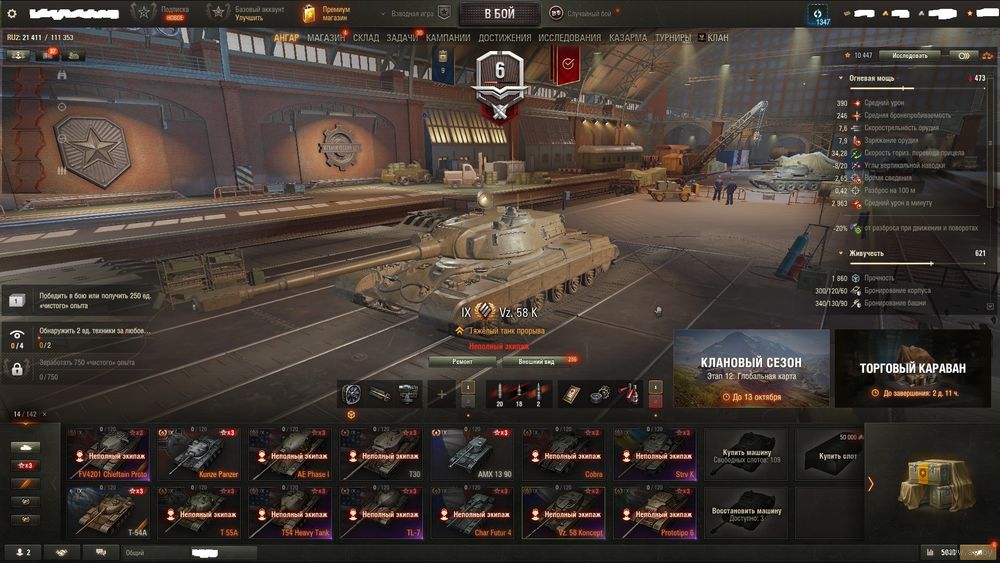The width and height of the screenshot is (1000, 563).
Task: Open the СКЛАД tab
Action: coord(366,38)
